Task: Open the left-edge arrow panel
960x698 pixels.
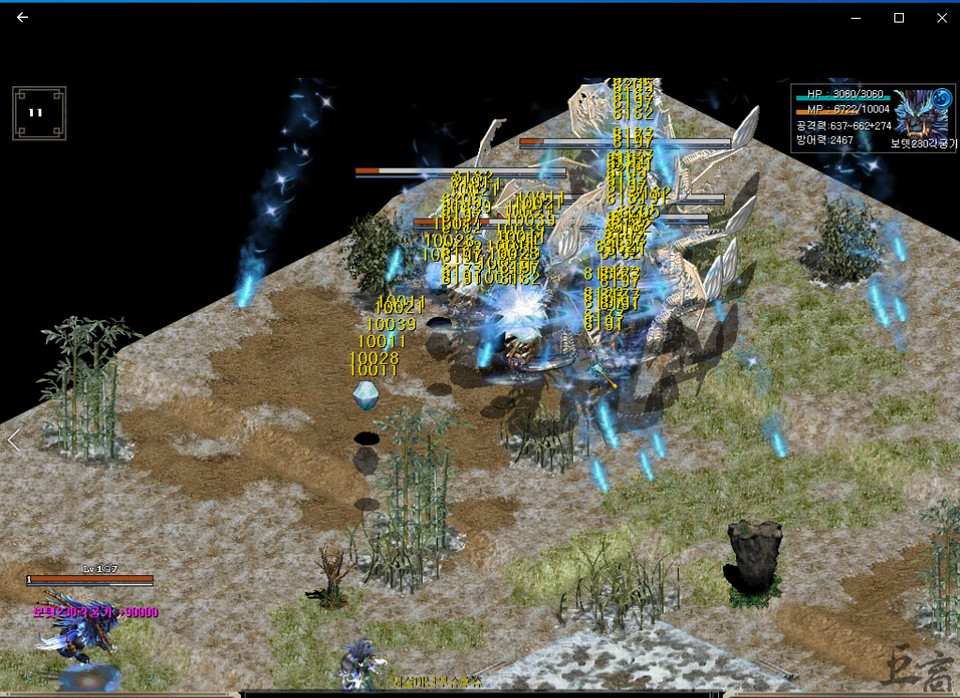Action: tap(14, 440)
